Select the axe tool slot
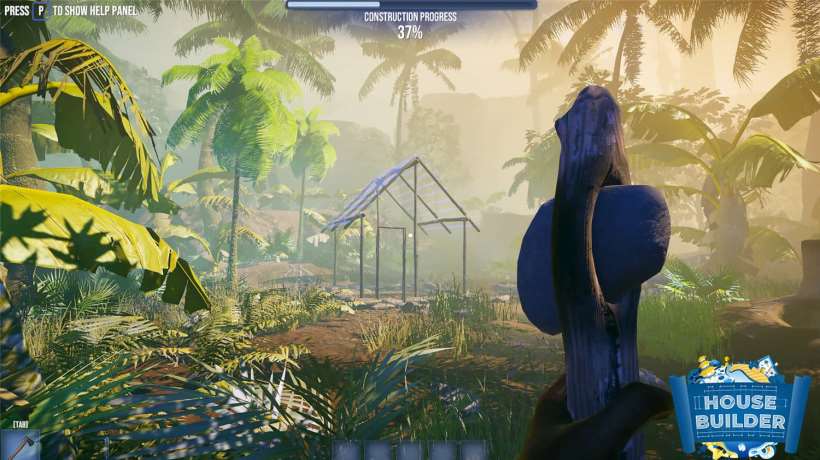Screen dimensions: 820x460 pyautogui.click(x=20, y=445)
